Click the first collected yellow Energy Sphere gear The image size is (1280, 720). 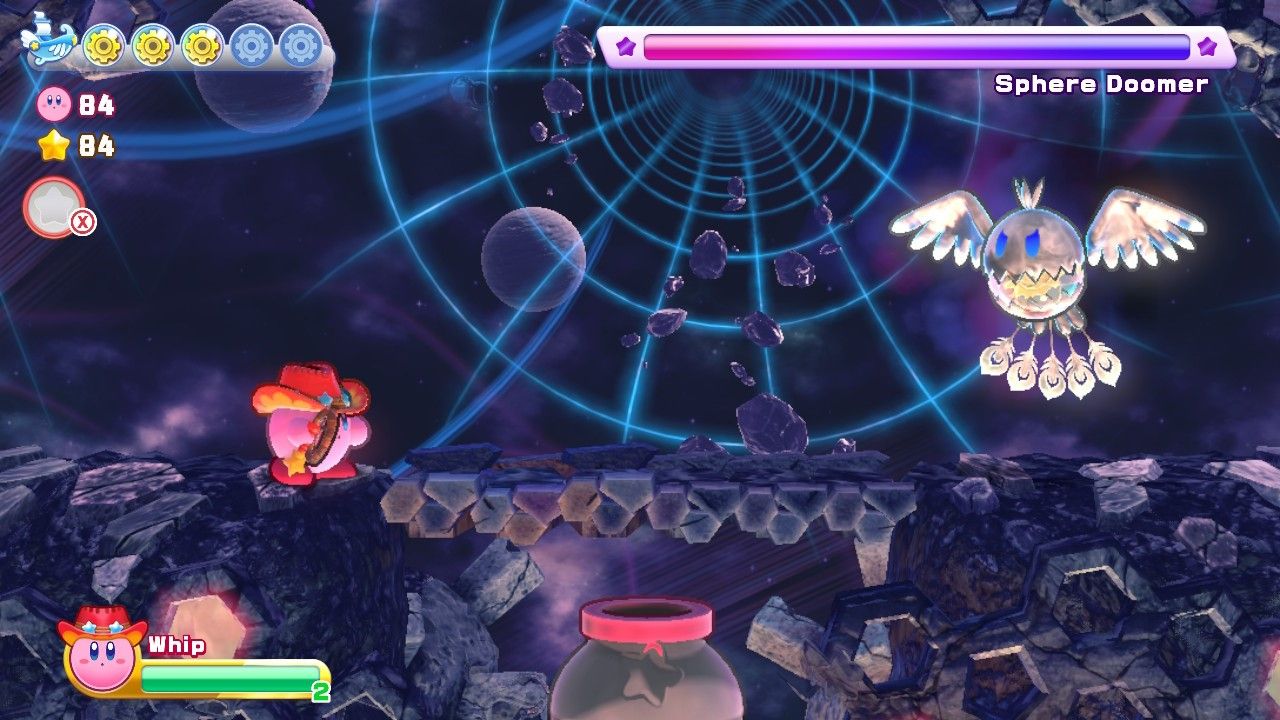[x=104, y=47]
